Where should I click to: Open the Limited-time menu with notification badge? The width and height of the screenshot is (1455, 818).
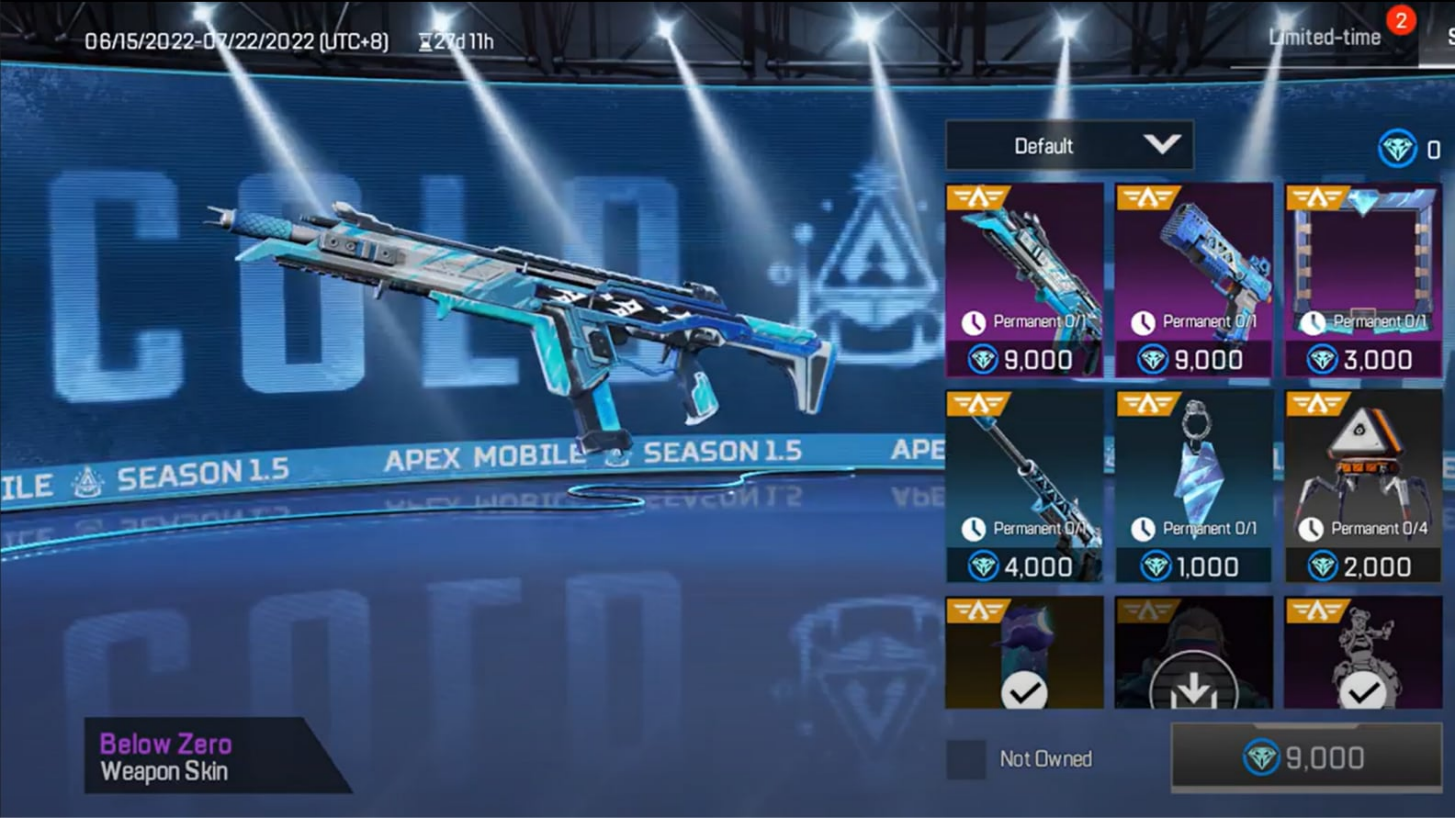1323,37
